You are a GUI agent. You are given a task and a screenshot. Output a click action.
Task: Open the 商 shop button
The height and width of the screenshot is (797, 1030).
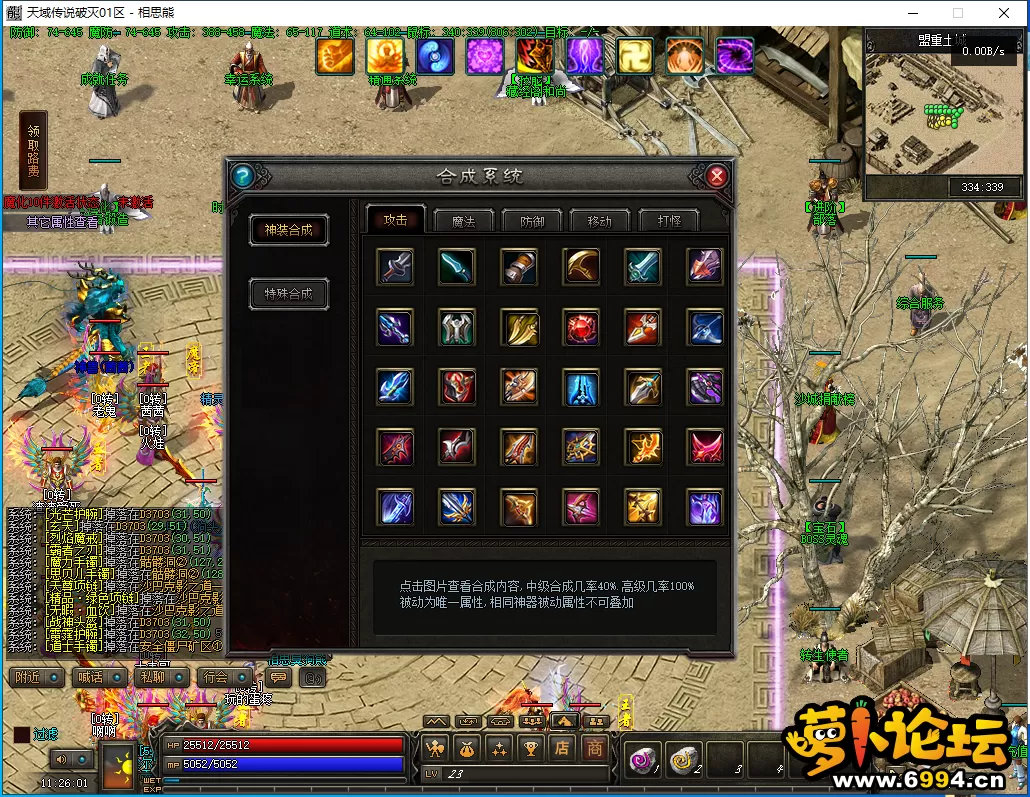tap(596, 747)
